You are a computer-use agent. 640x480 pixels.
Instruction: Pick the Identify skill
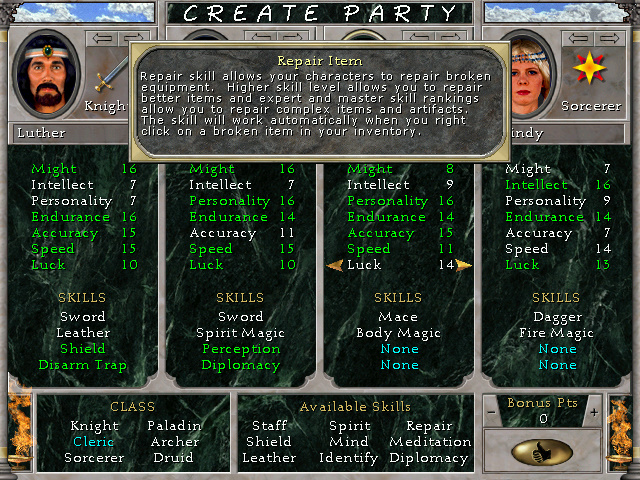coord(349,458)
